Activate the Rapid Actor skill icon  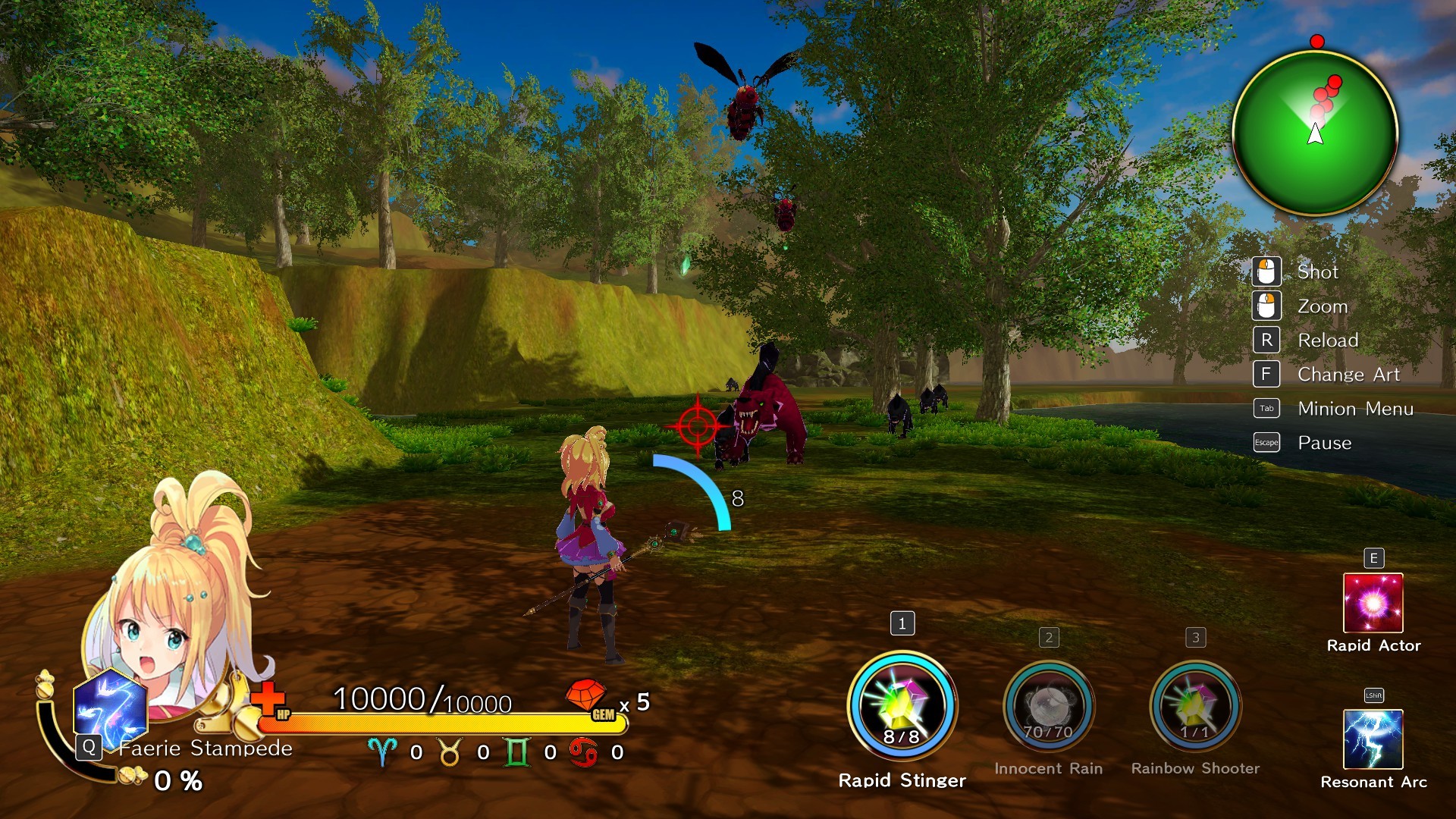[1373, 603]
